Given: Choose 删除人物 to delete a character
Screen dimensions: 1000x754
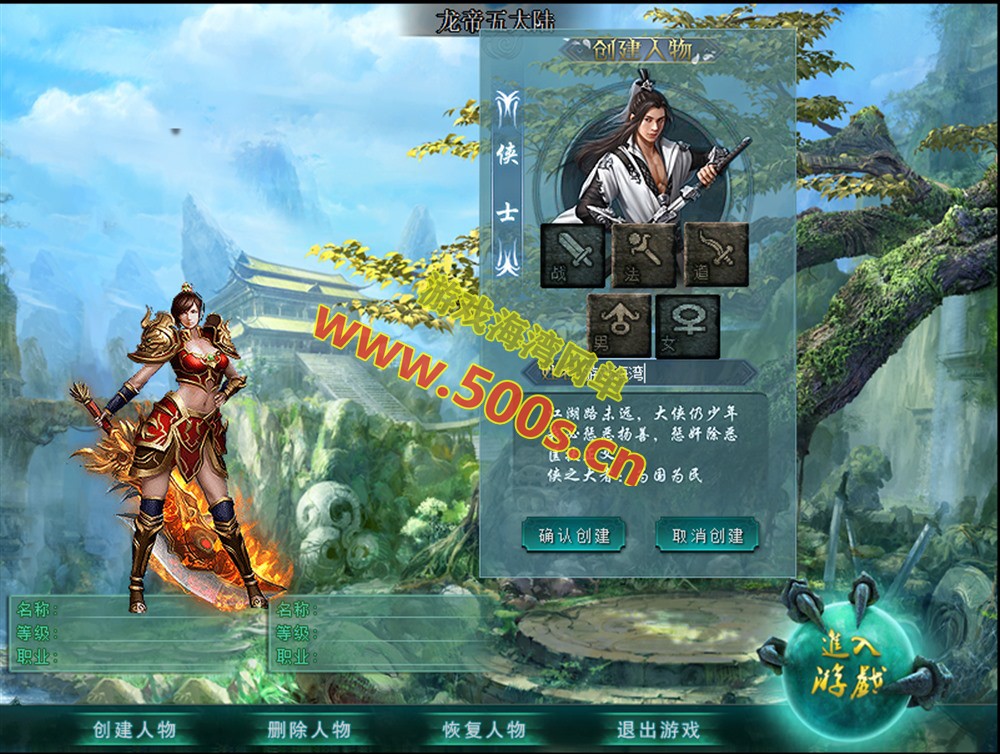Looking at the screenshot, I should pyautogui.click(x=309, y=729).
